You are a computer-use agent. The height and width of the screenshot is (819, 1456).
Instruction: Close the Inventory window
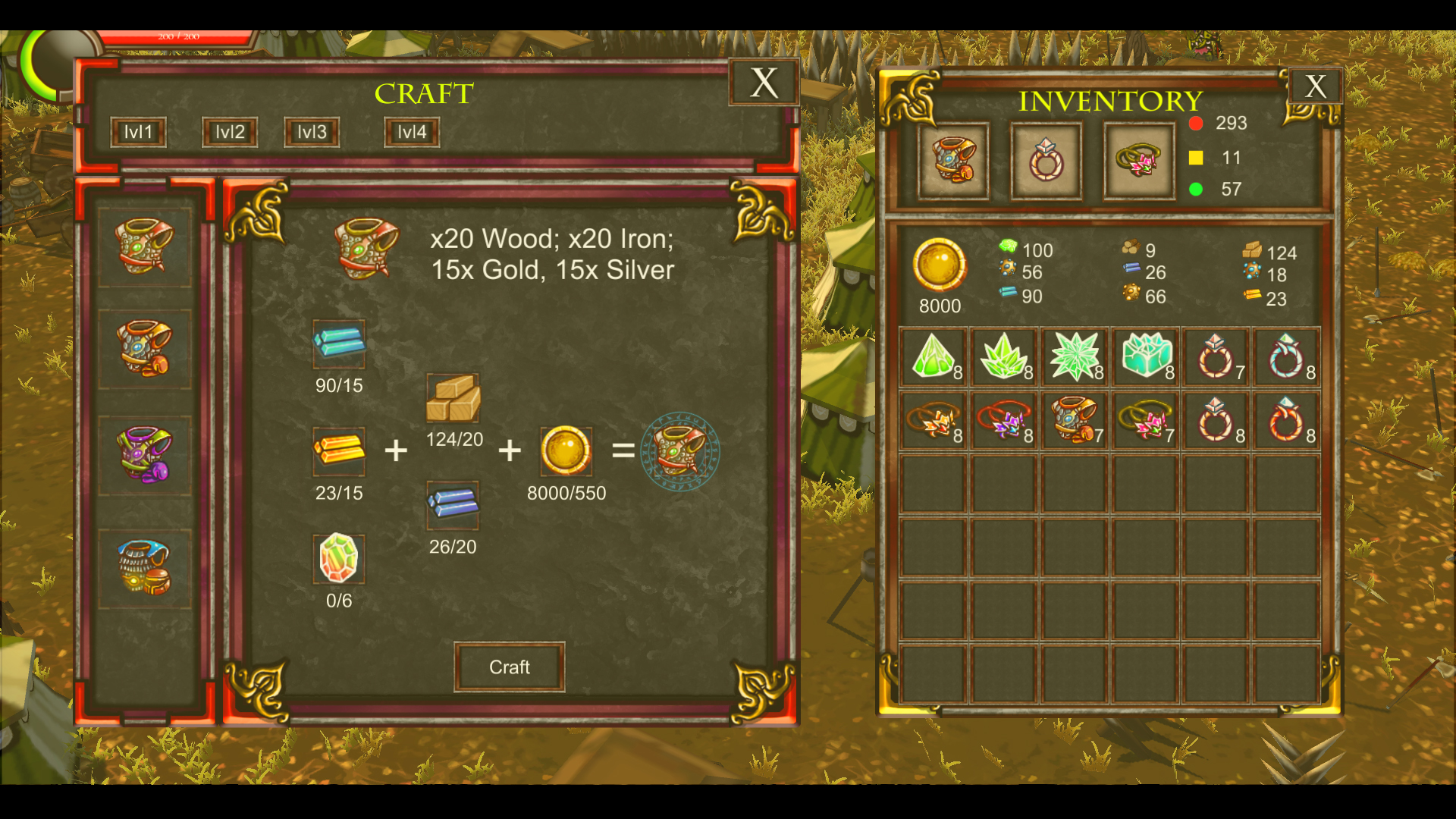[x=1315, y=87]
